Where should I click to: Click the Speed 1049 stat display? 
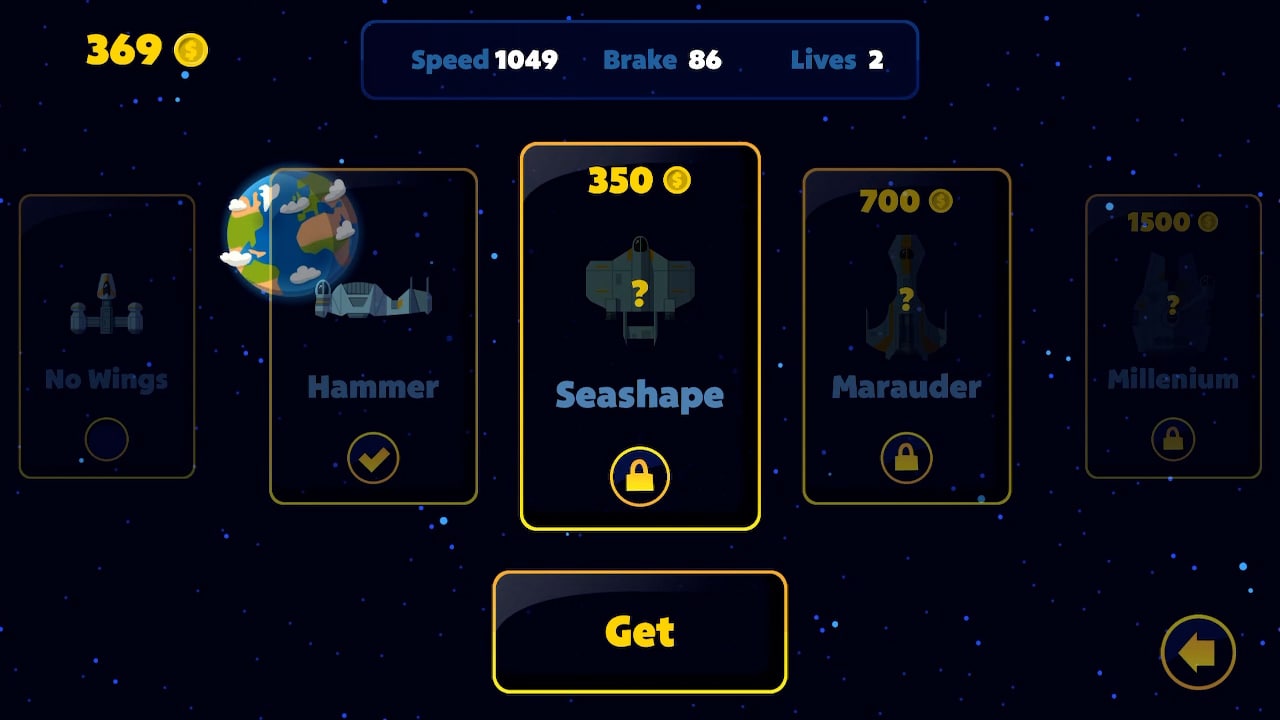[x=484, y=60]
